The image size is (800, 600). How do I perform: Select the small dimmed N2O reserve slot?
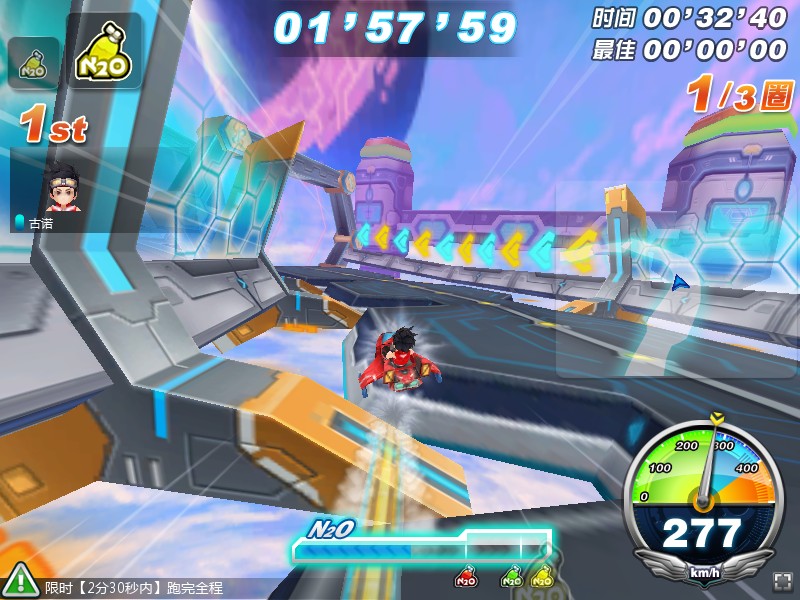pos(34,62)
